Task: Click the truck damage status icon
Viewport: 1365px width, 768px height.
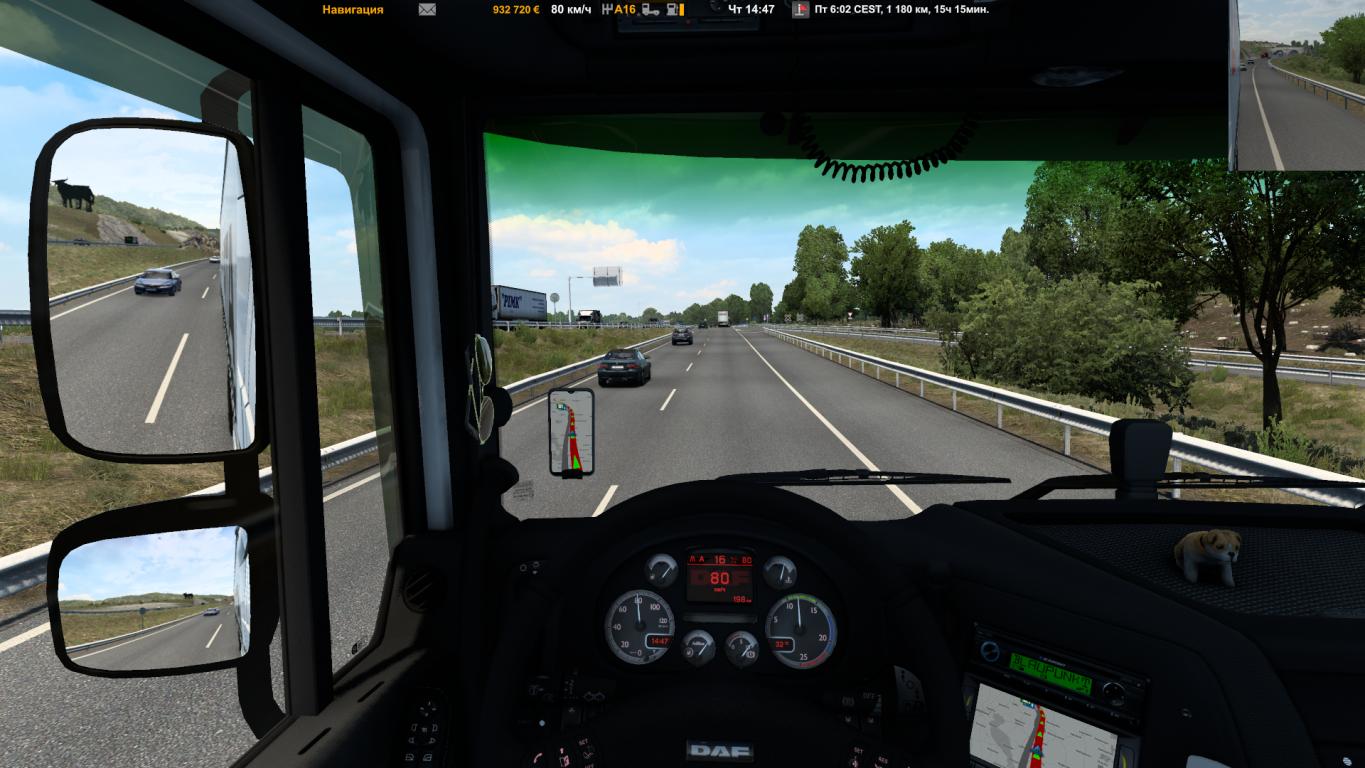Action: tap(650, 10)
